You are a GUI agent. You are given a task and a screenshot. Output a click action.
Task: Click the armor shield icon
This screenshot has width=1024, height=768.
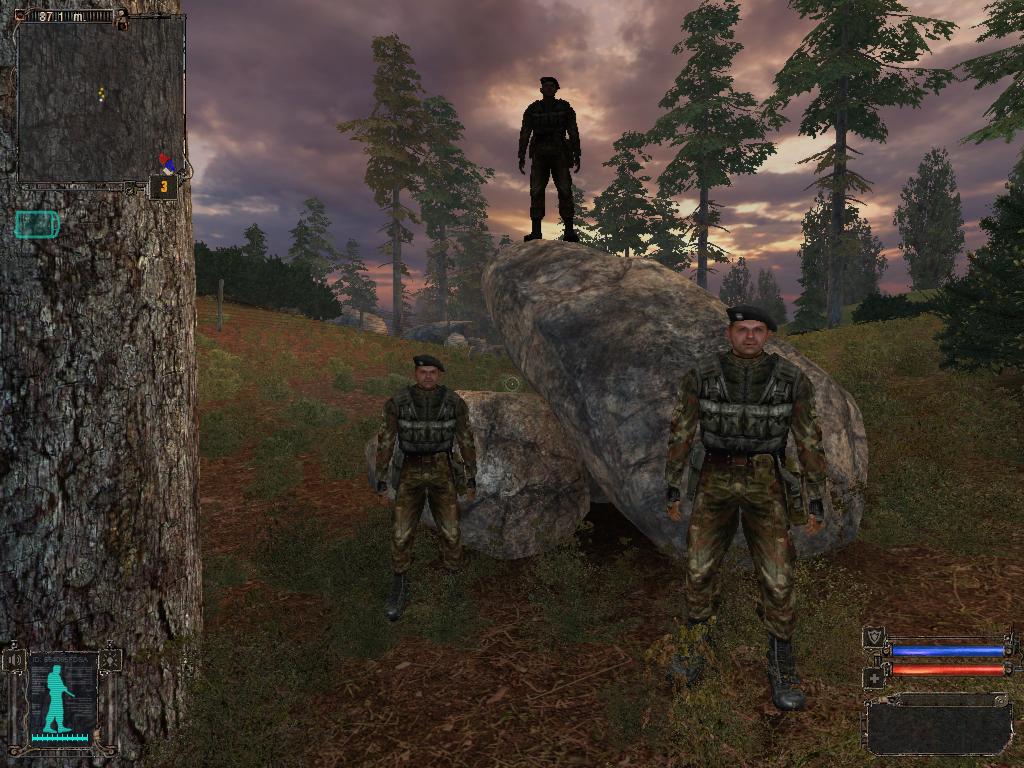873,637
